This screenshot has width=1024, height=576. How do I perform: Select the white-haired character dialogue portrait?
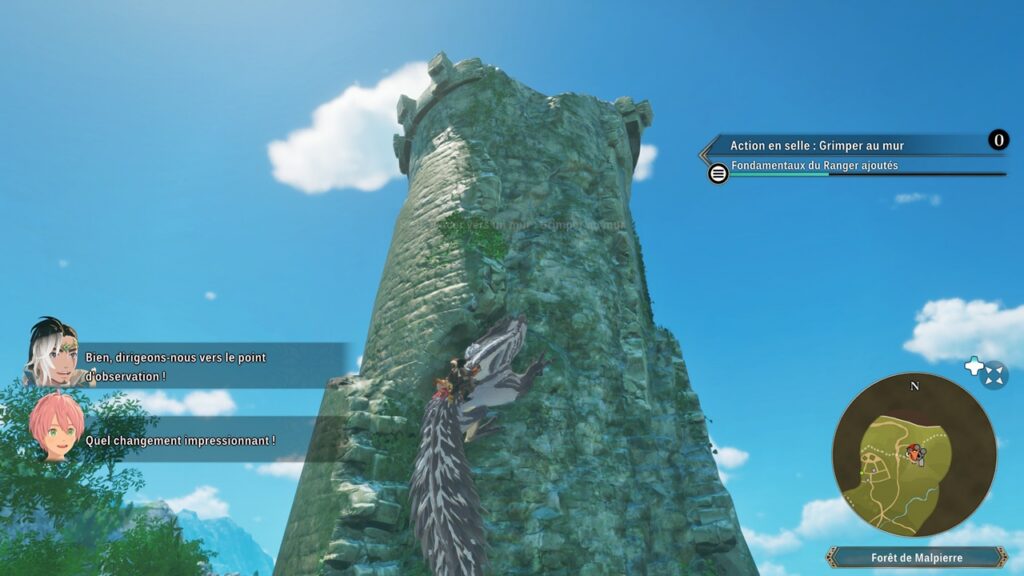[x=51, y=352]
